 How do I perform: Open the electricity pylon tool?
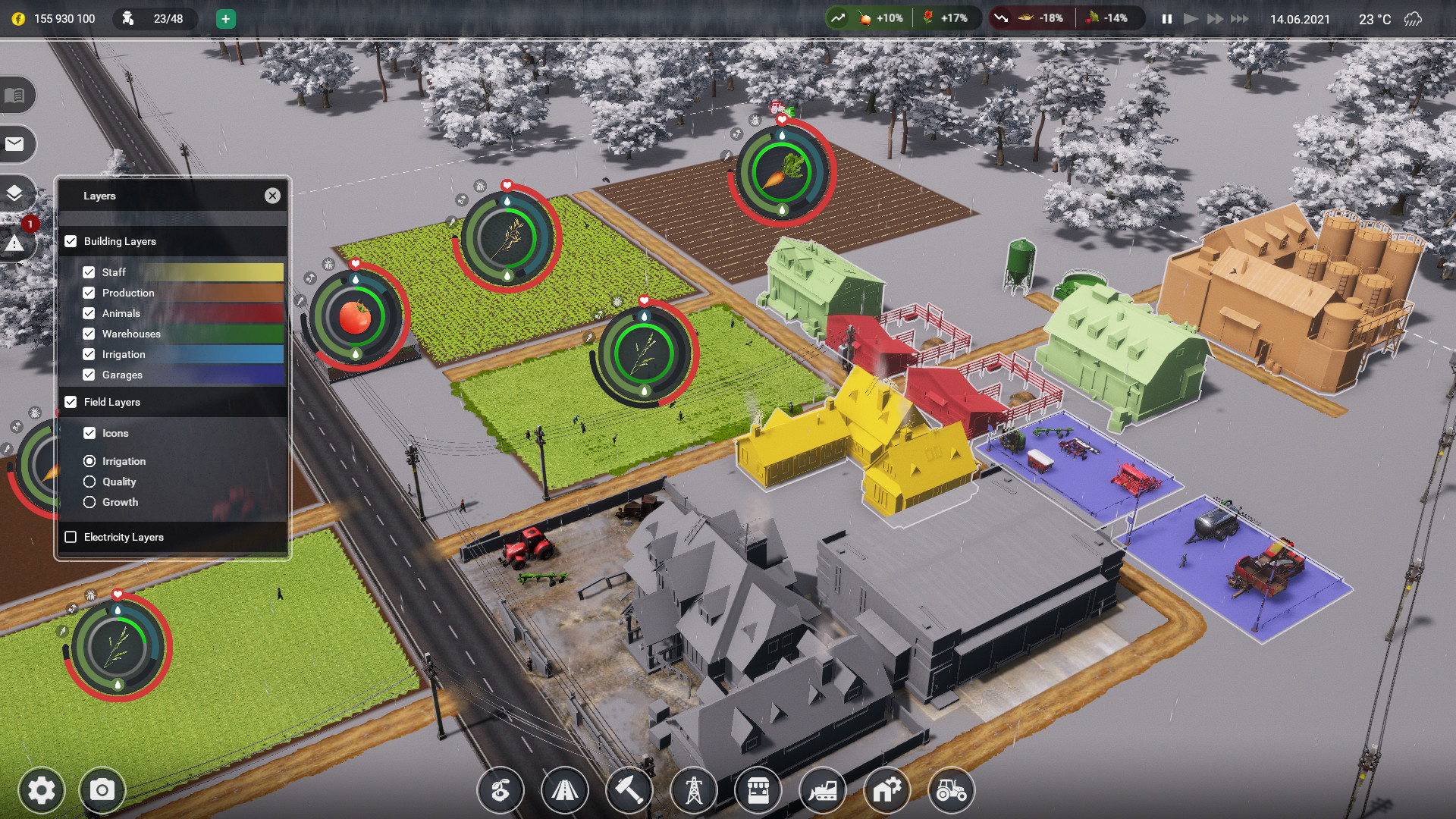point(694,790)
